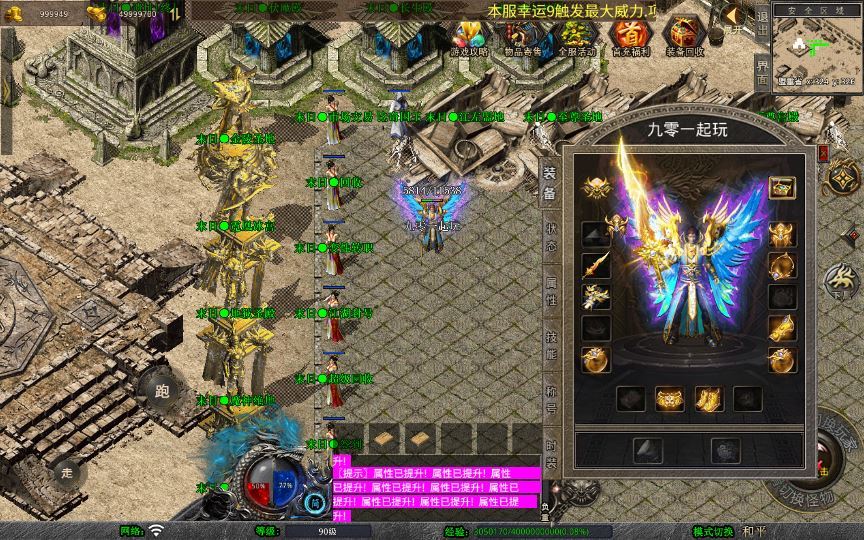Show the 称号 titles tab
The image size is (864, 540).
(x=550, y=398)
